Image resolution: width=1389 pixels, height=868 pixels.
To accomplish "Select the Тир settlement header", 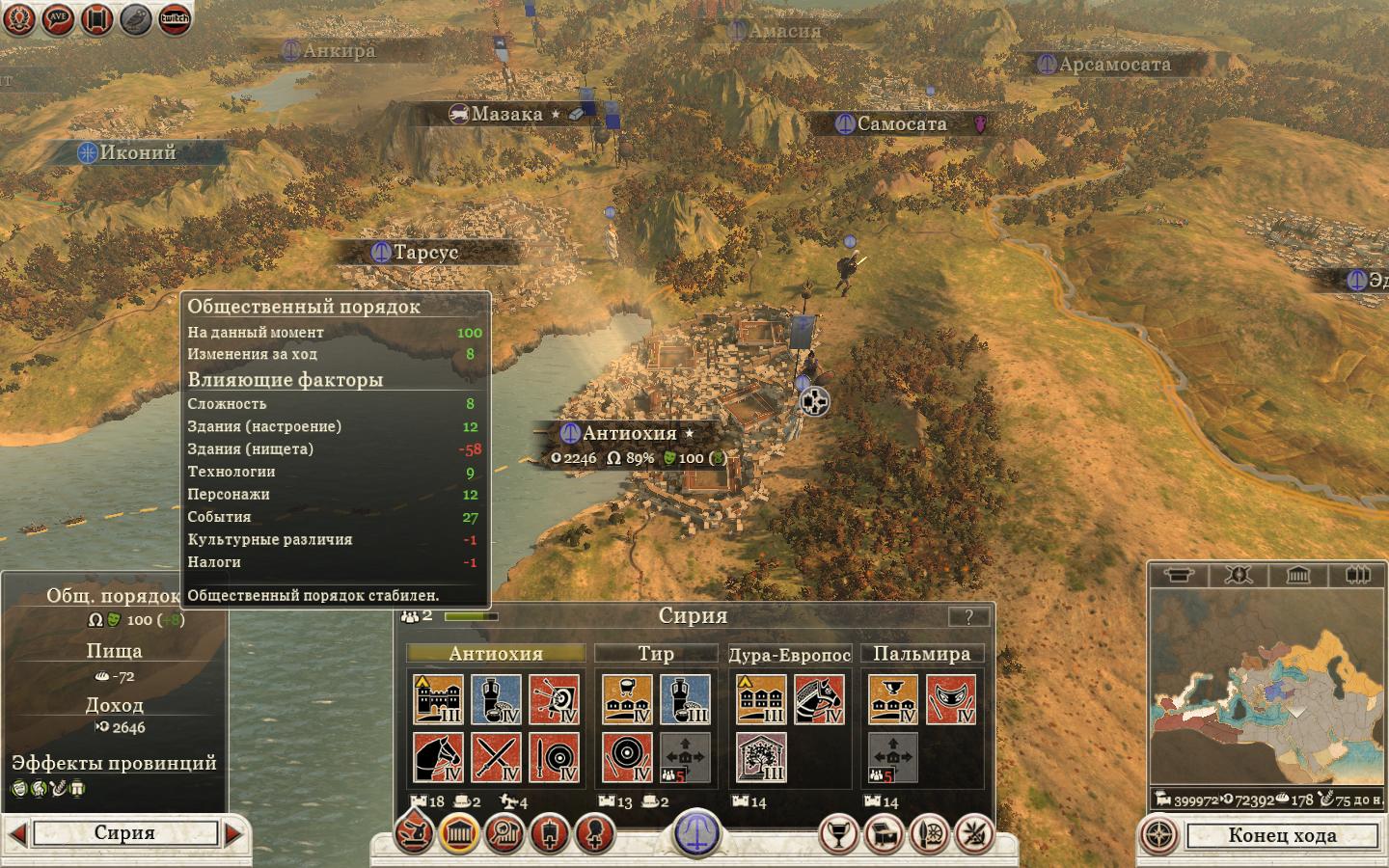I will [x=656, y=654].
